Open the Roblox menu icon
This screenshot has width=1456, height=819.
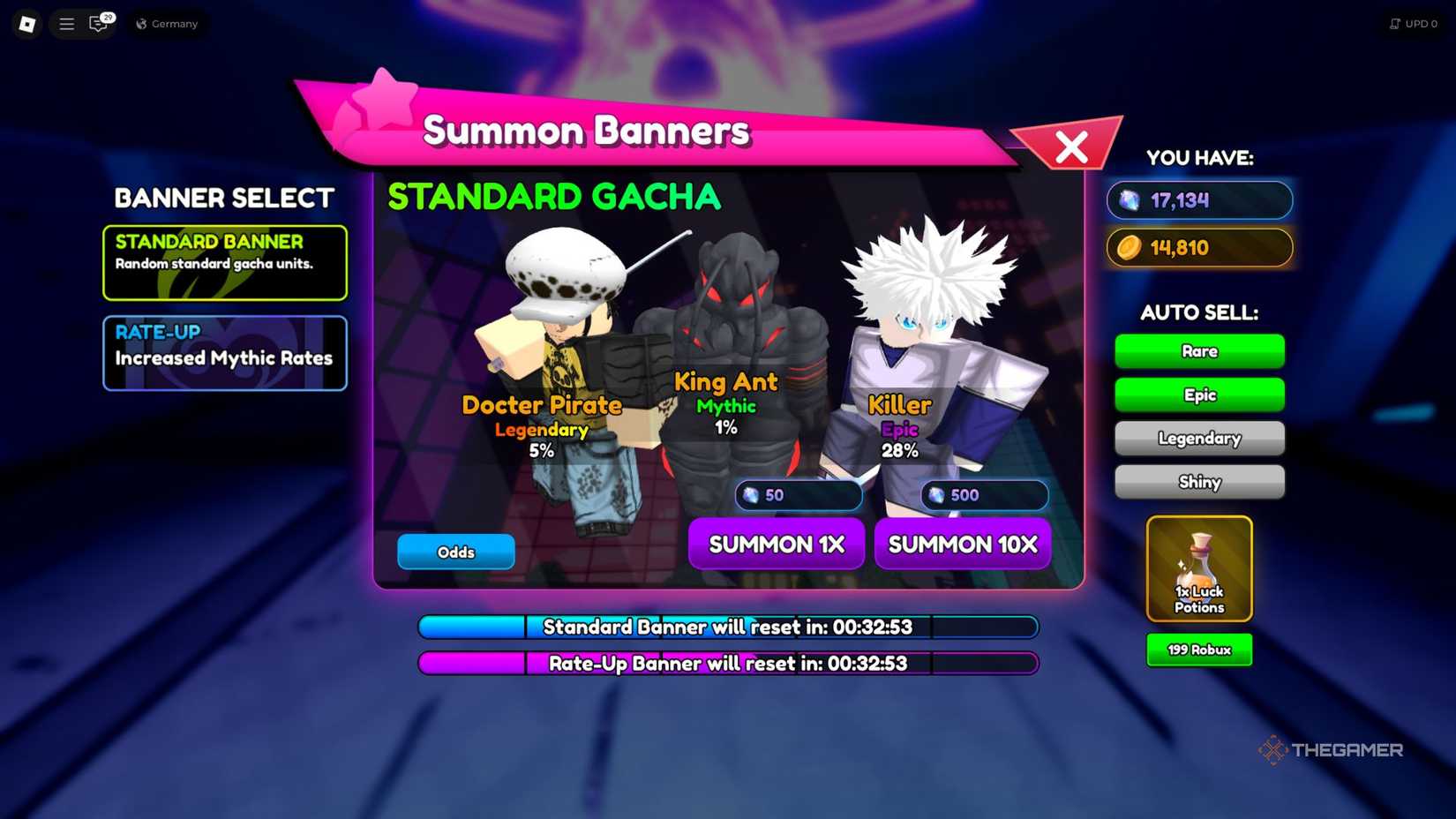coord(26,24)
